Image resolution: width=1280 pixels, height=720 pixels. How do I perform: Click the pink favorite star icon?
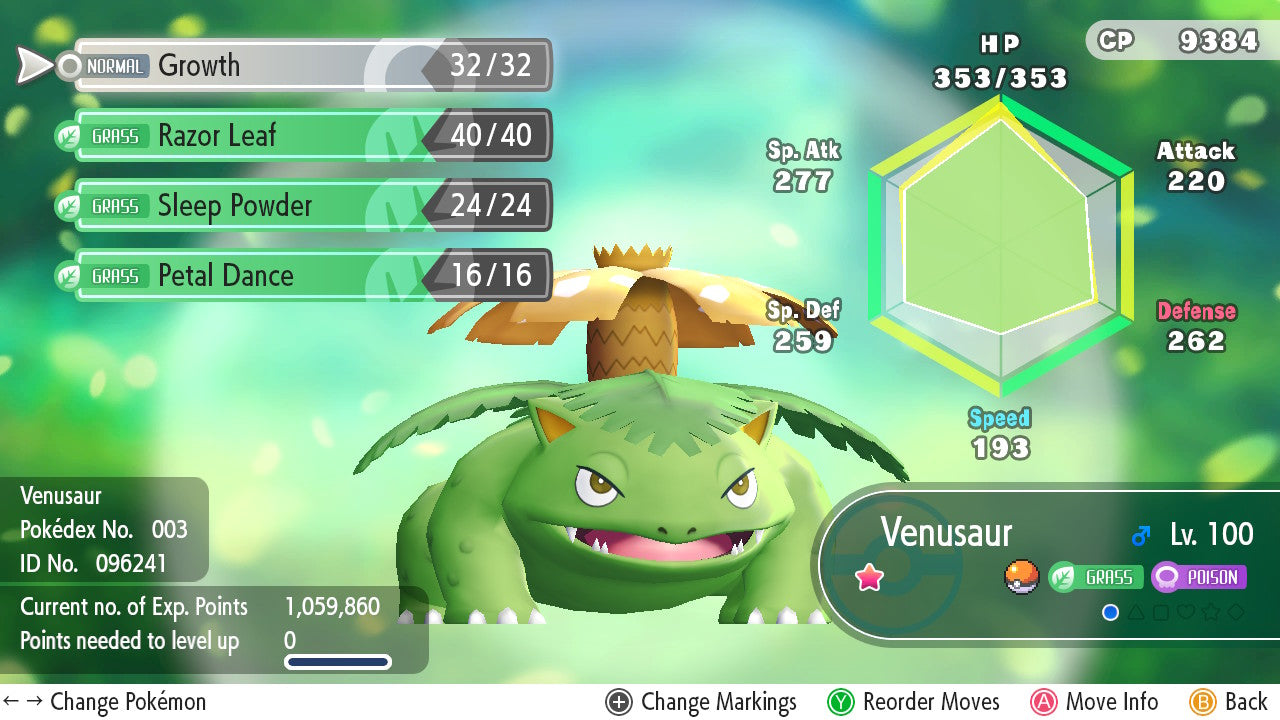tap(870, 577)
